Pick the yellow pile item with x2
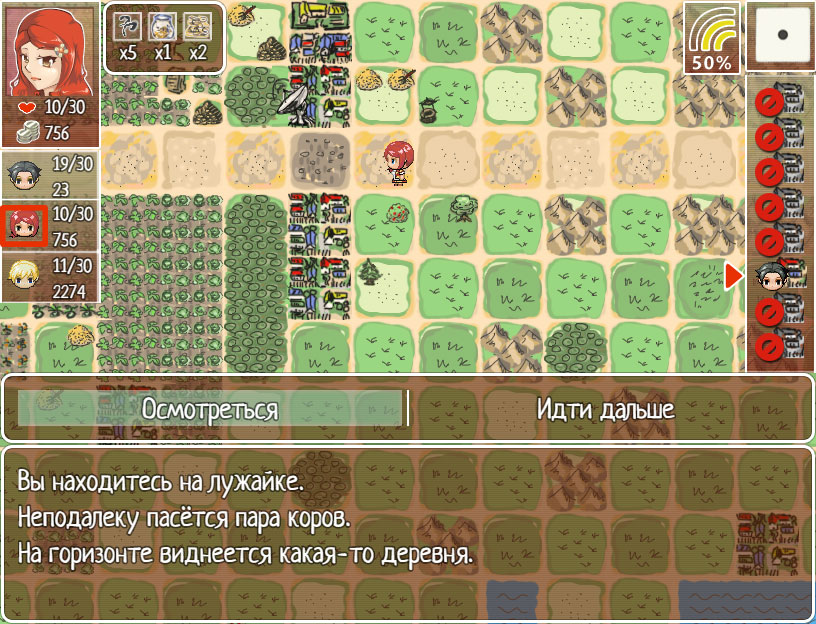Image resolution: width=816 pixels, height=624 pixels. (x=197, y=36)
